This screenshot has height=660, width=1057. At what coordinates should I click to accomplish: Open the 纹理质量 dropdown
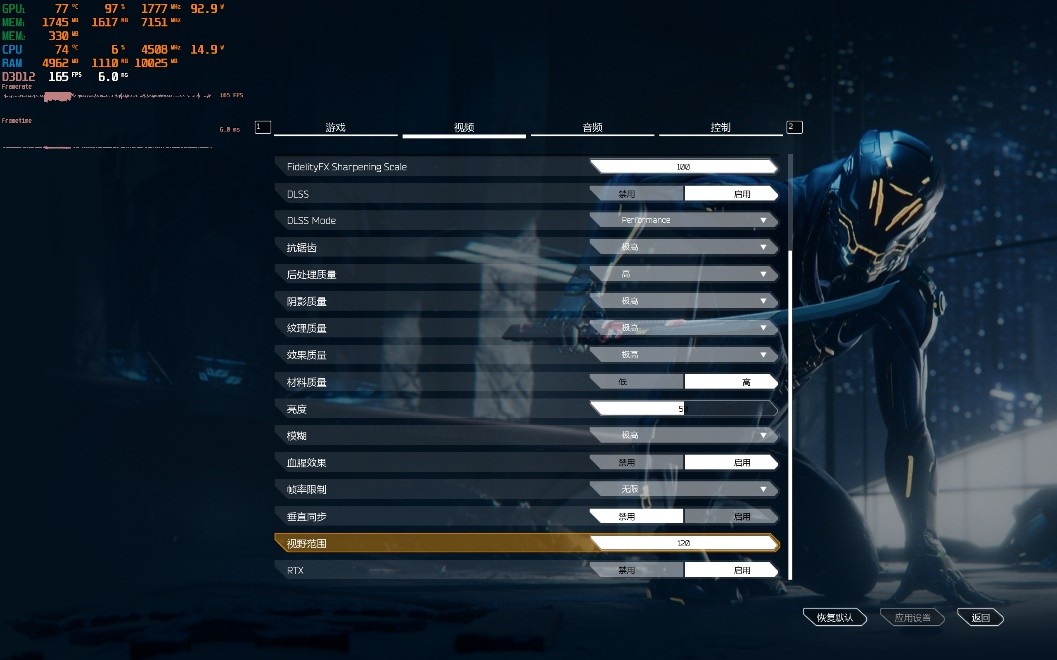coord(683,328)
